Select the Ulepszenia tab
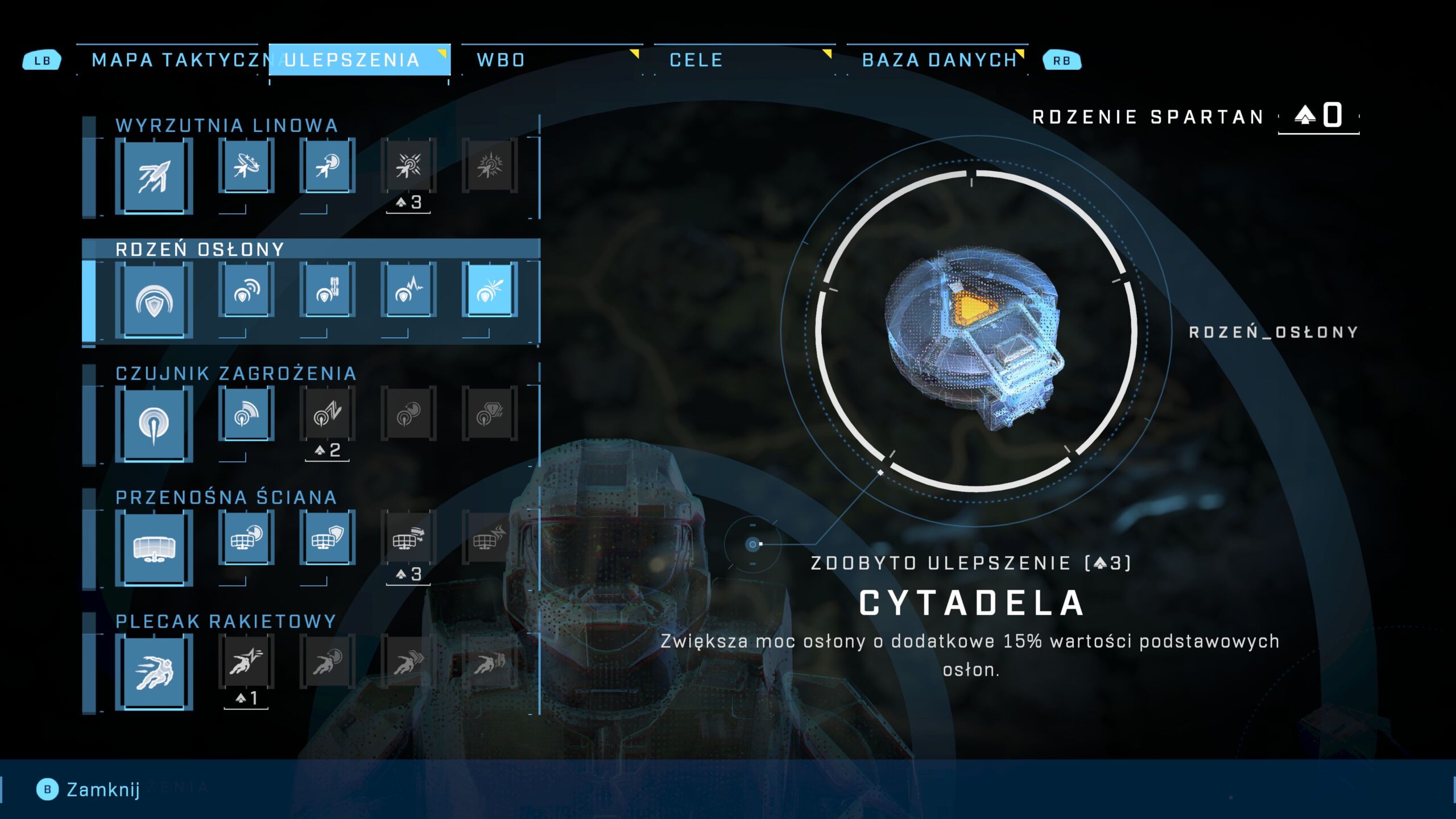 tap(359, 60)
